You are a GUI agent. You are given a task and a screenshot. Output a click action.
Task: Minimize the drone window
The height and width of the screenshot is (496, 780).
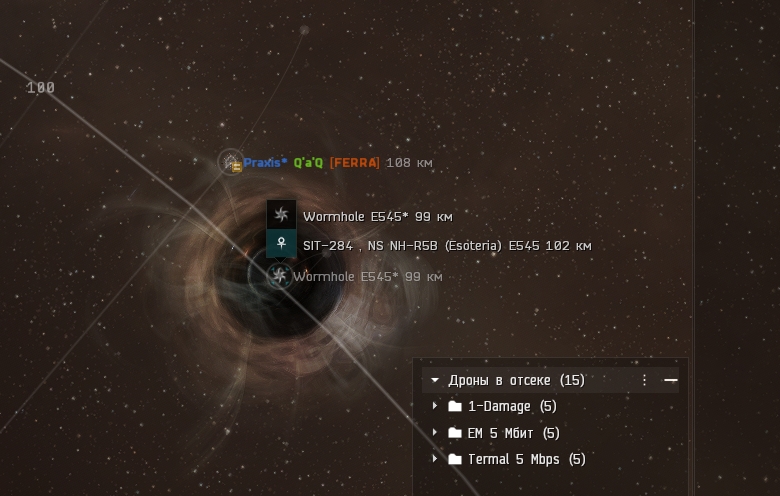[671, 380]
